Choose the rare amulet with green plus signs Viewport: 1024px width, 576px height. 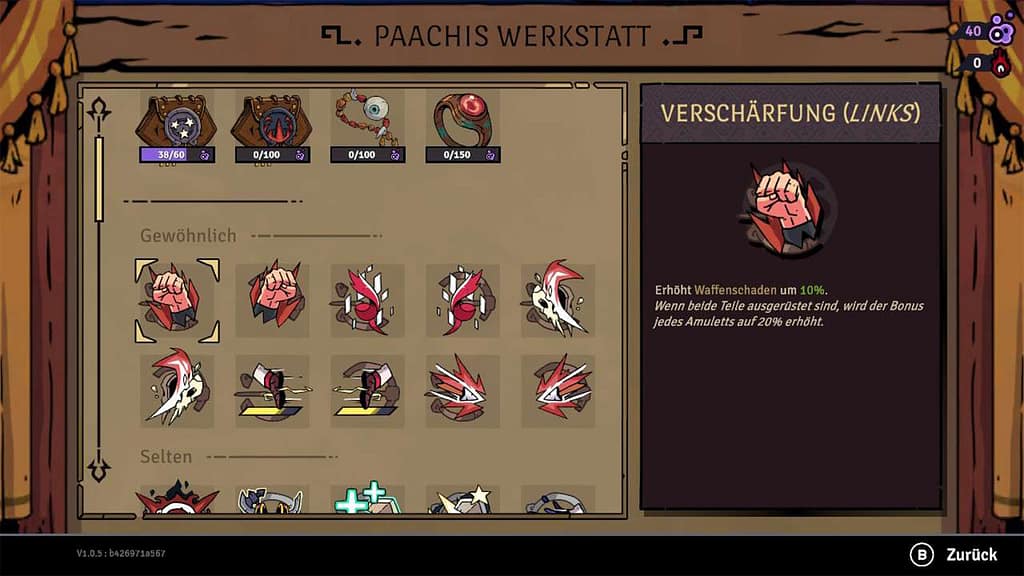368,500
